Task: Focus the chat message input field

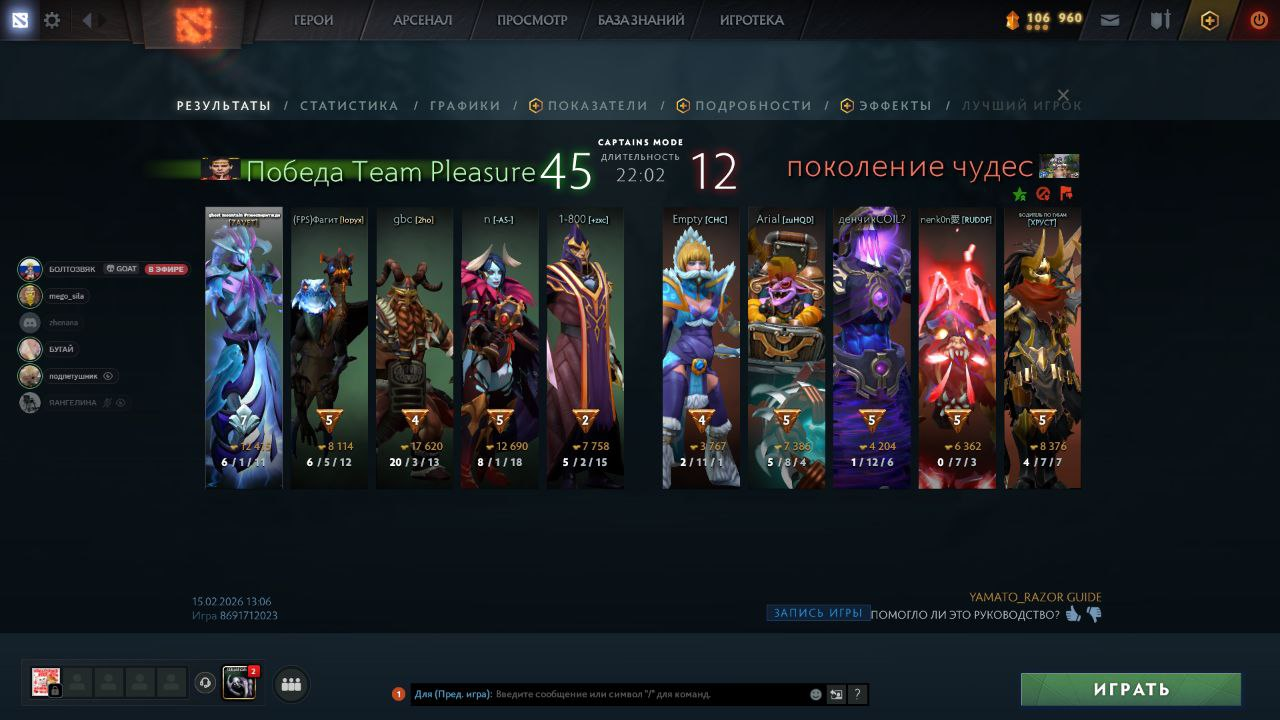Action: pyautogui.click(x=650, y=694)
